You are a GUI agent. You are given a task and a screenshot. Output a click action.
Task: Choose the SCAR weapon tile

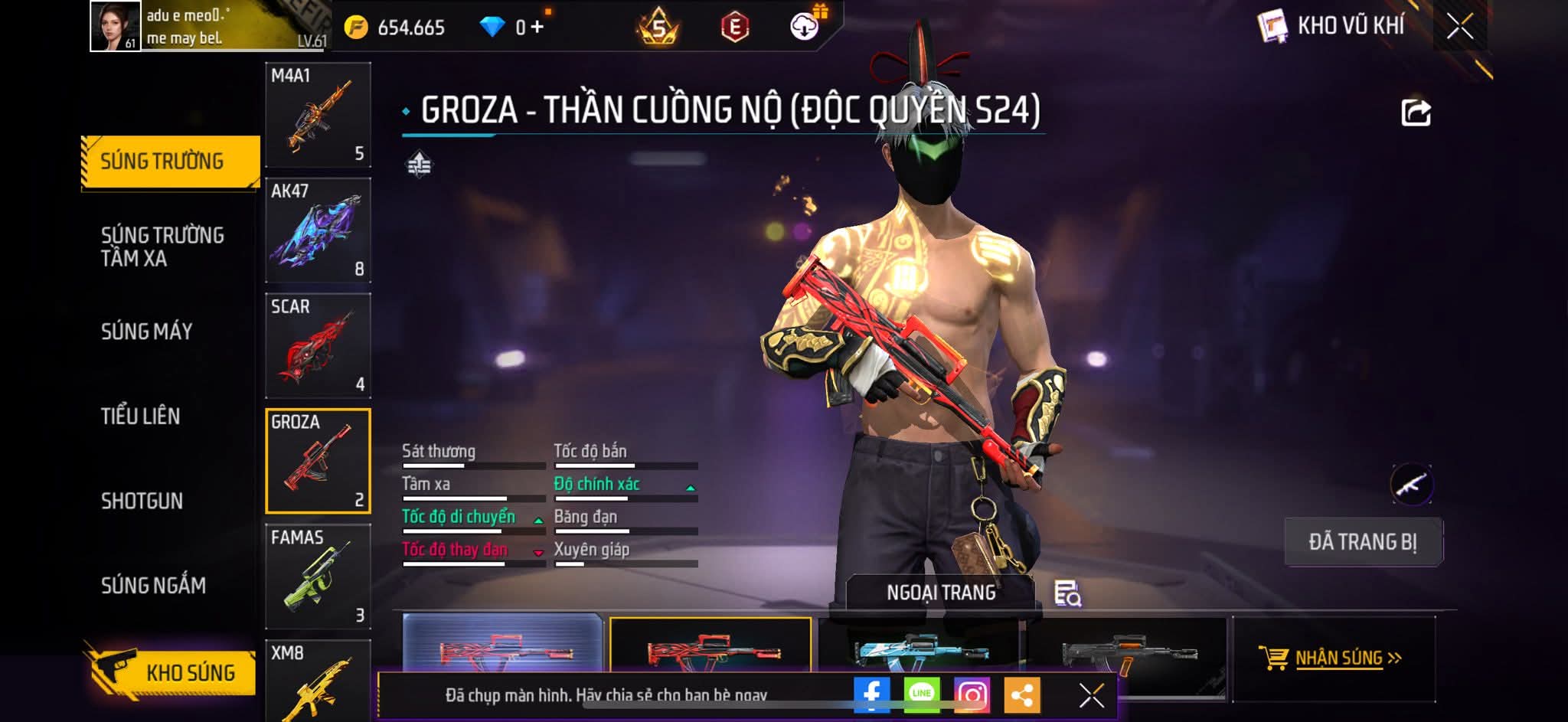click(318, 346)
